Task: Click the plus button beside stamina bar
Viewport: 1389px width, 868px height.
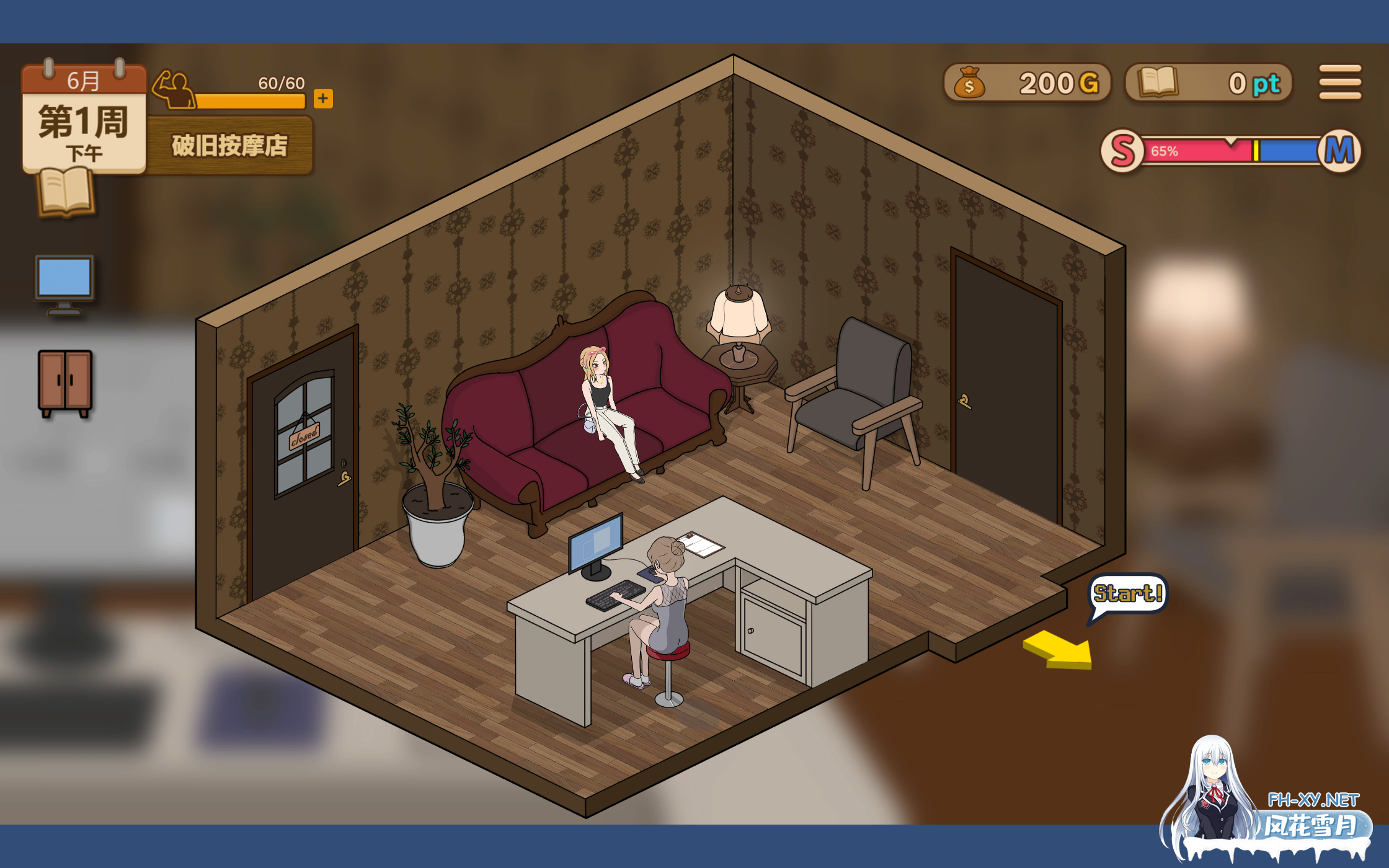Action: point(323,99)
